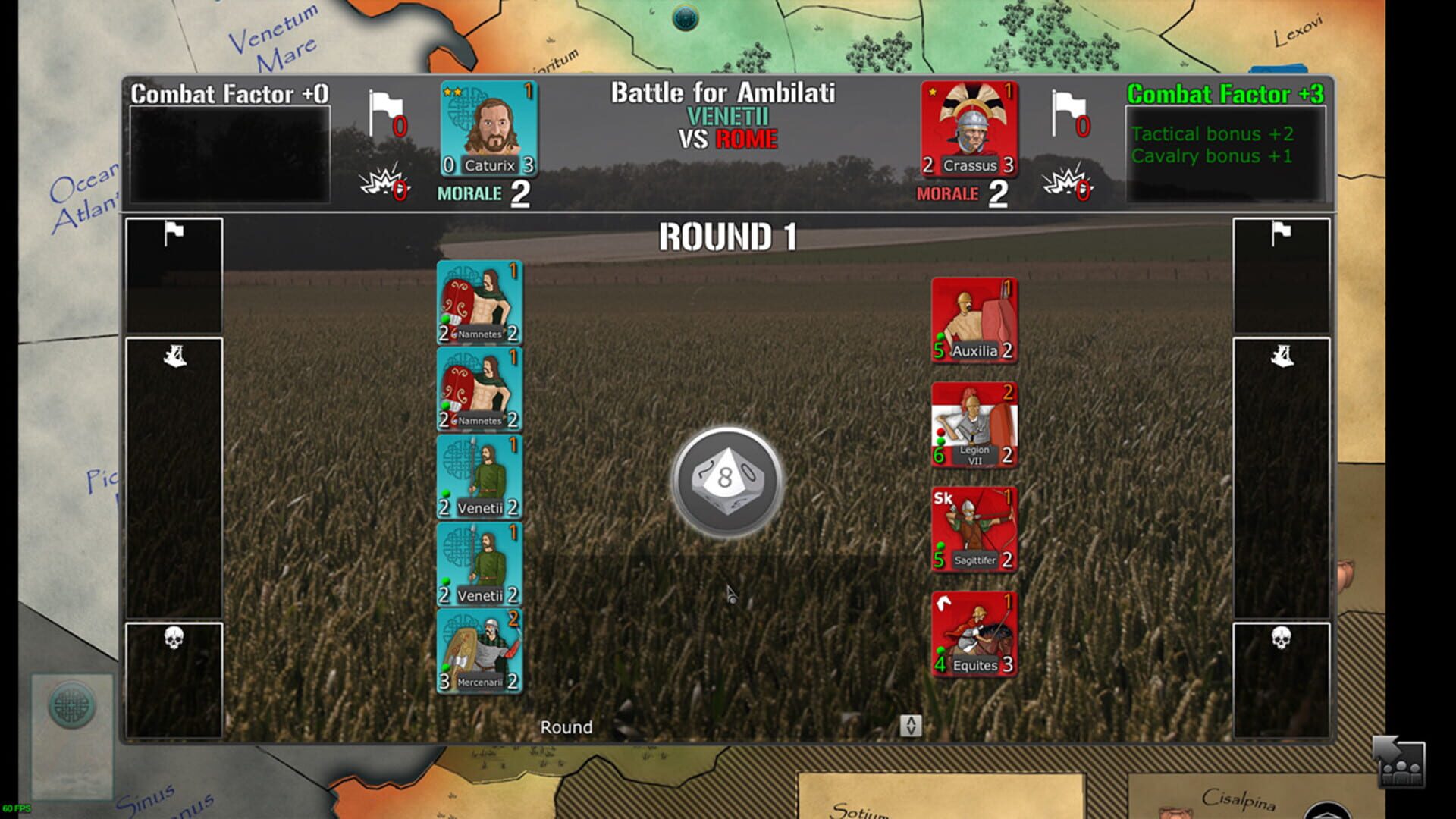Select the Legion VII unit card
This screenshot has height=819, width=1456.
click(x=974, y=423)
